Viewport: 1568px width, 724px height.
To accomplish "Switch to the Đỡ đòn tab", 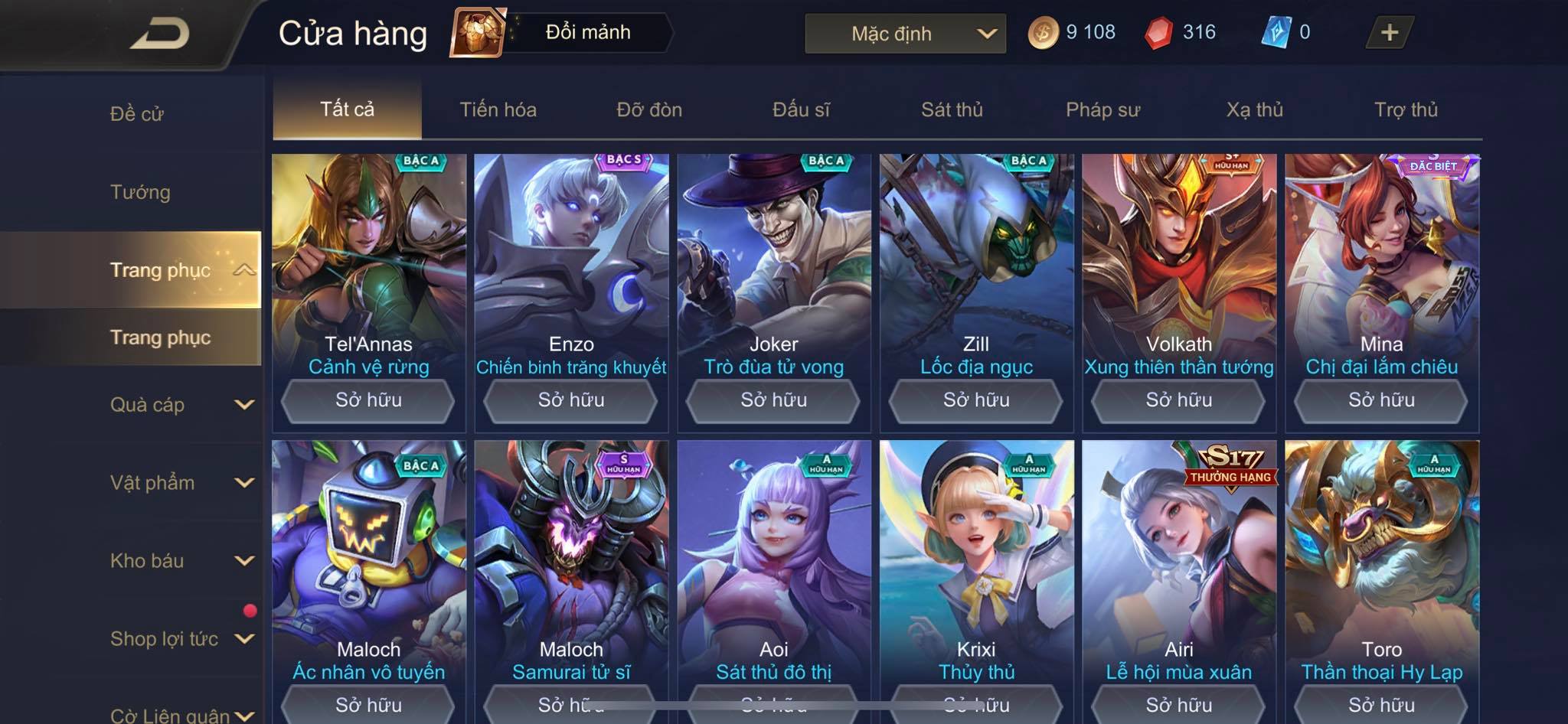I will coord(649,110).
